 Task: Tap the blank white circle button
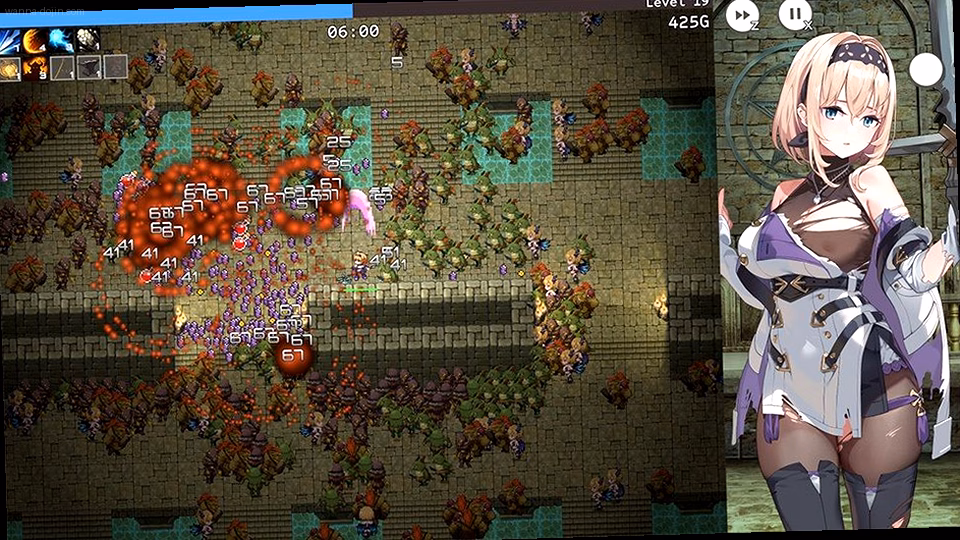926,70
